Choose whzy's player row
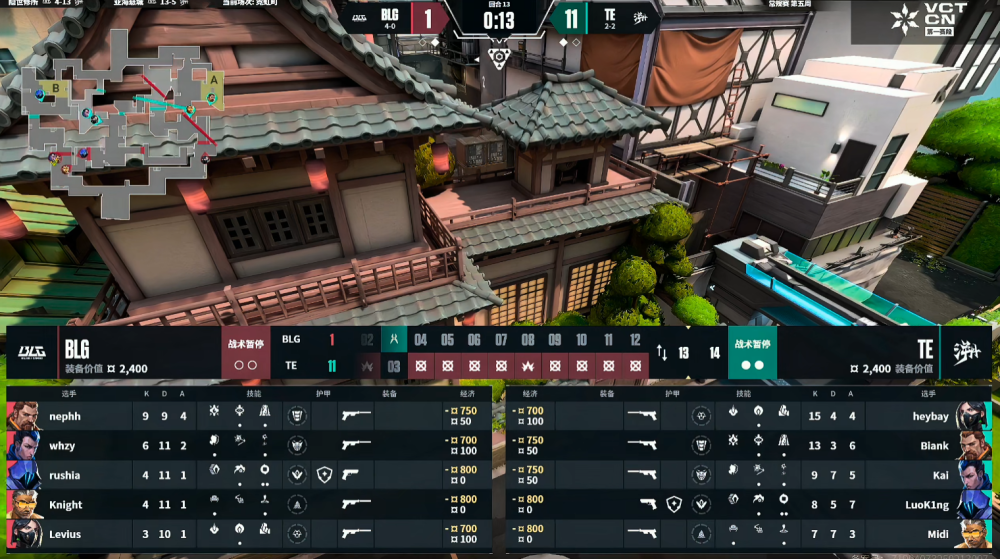1000x559 pixels. [250, 445]
